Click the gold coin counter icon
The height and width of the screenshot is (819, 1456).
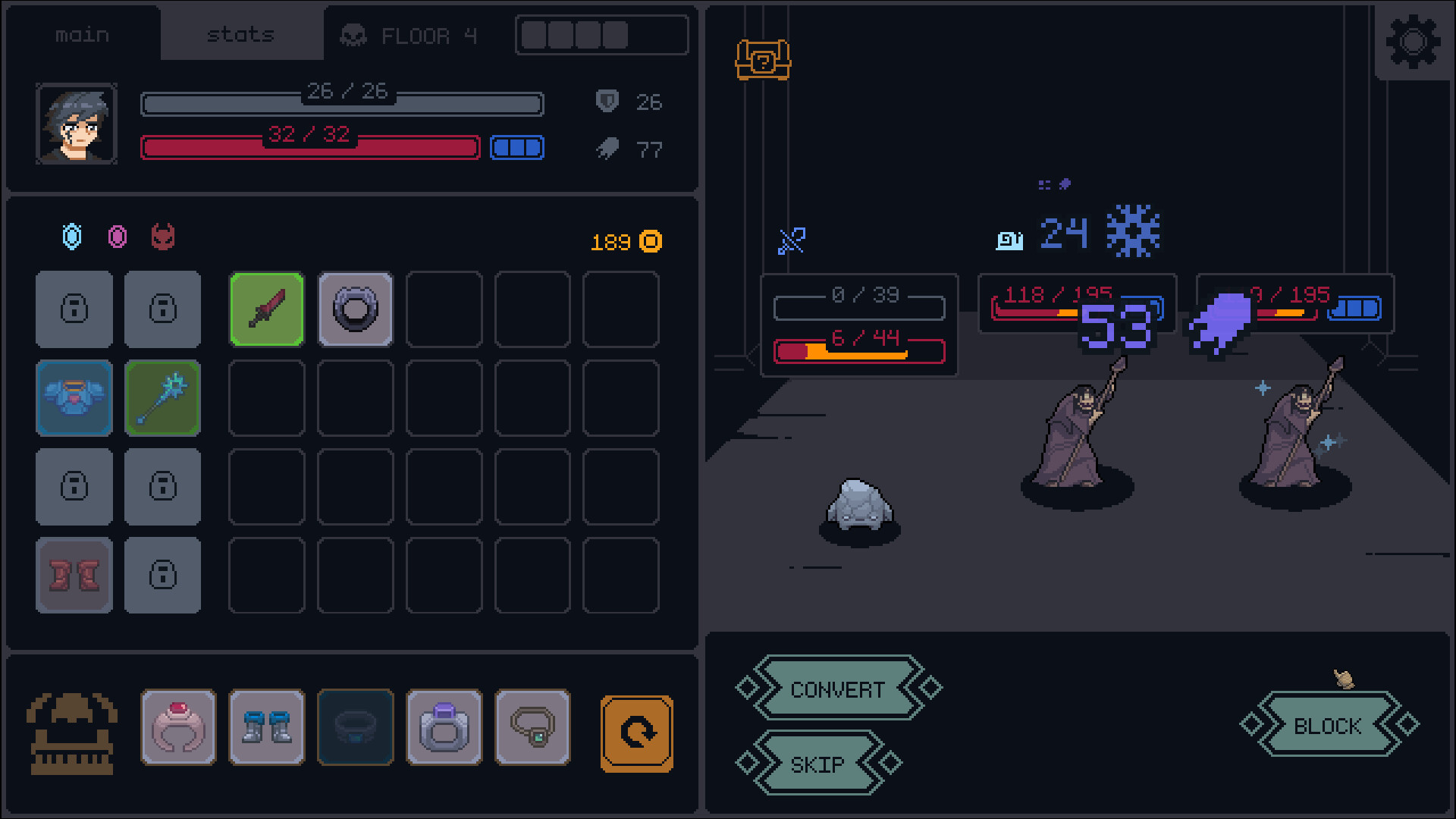(649, 242)
